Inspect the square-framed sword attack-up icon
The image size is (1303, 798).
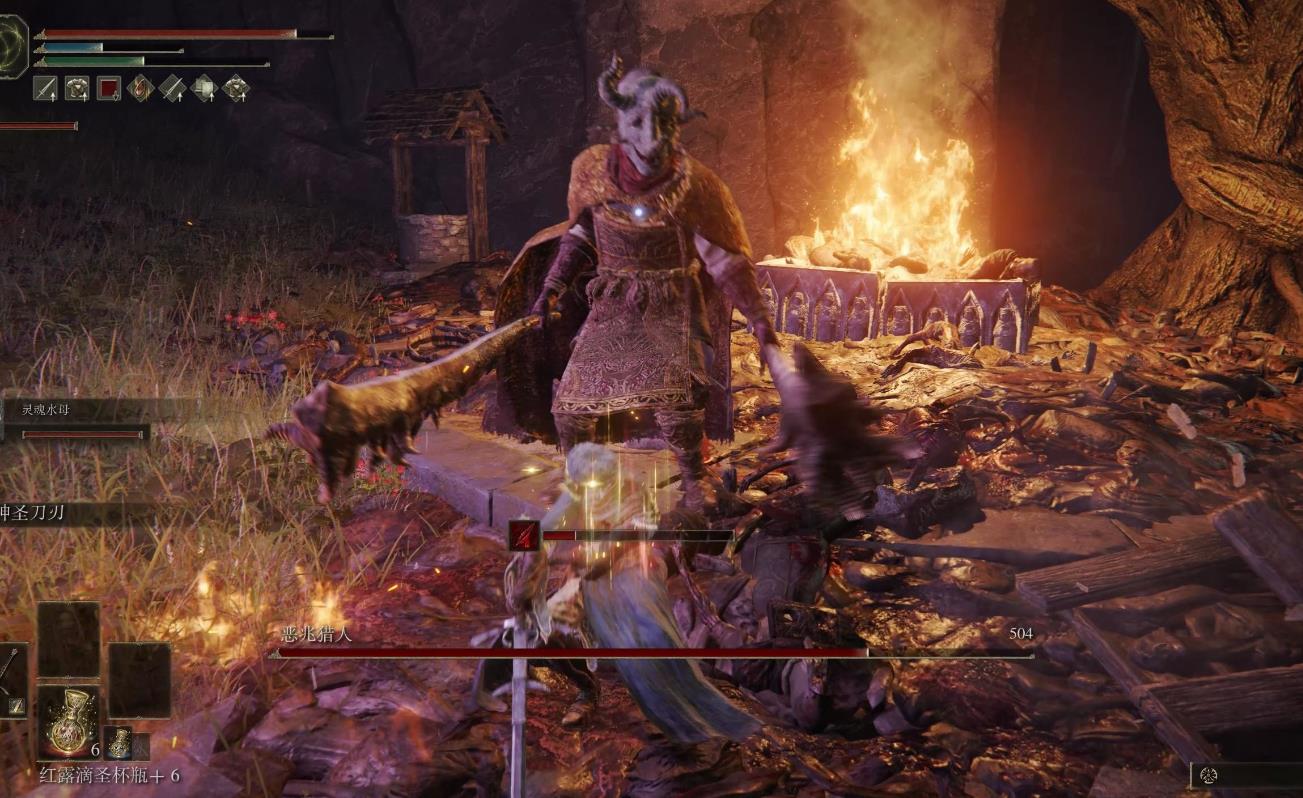(46, 89)
